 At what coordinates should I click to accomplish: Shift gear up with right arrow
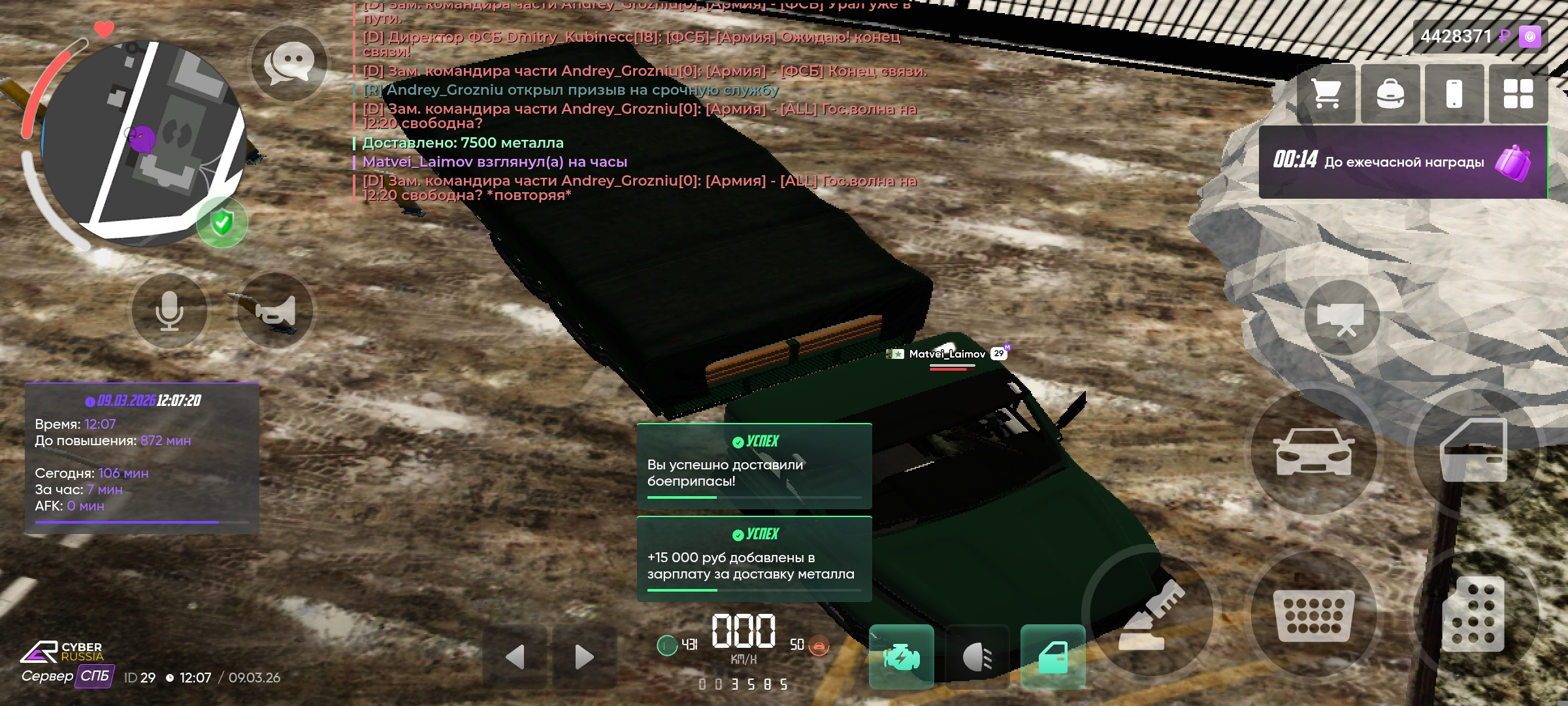(x=583, y=656)
